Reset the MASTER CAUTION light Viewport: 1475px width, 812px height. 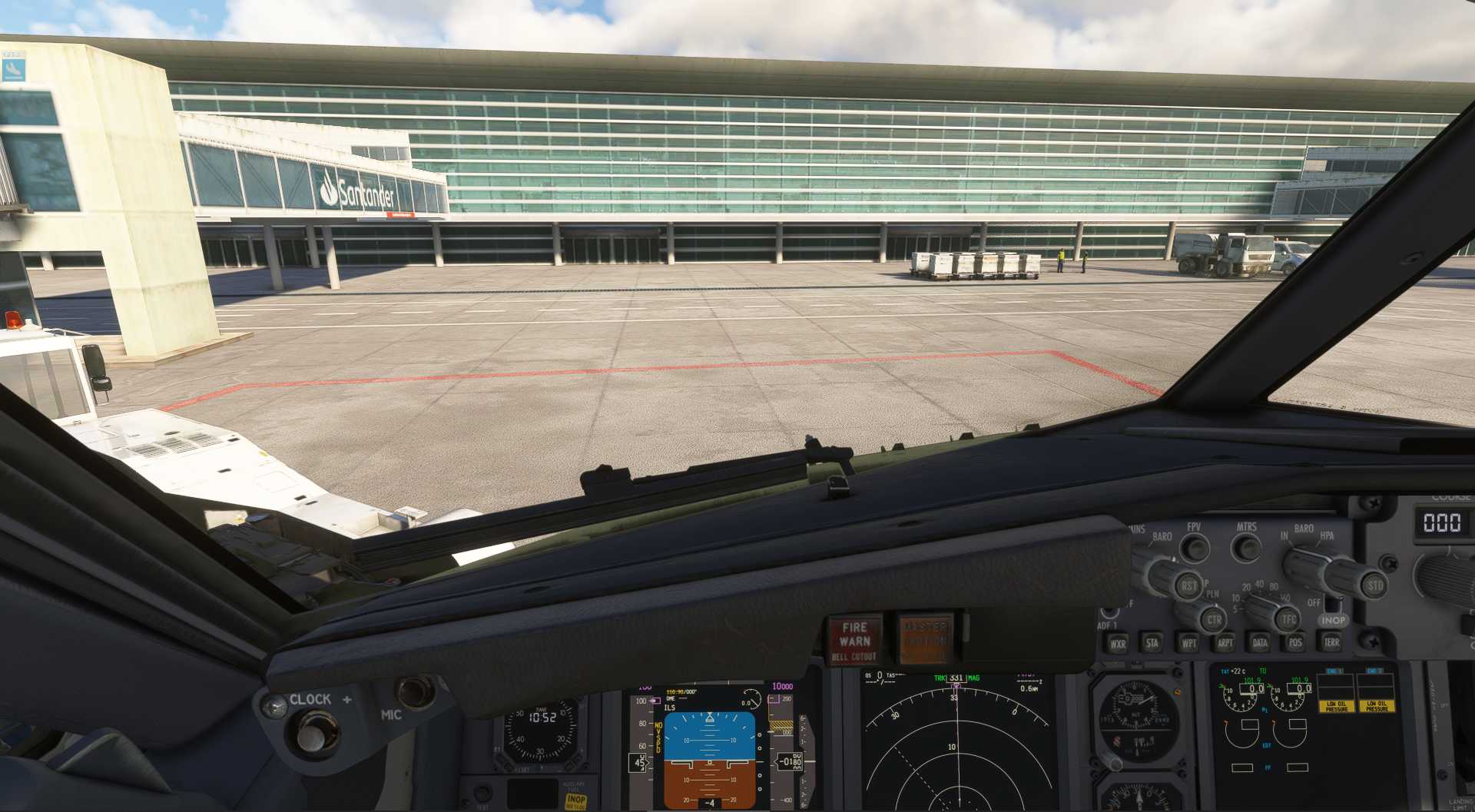coord(924,637)
